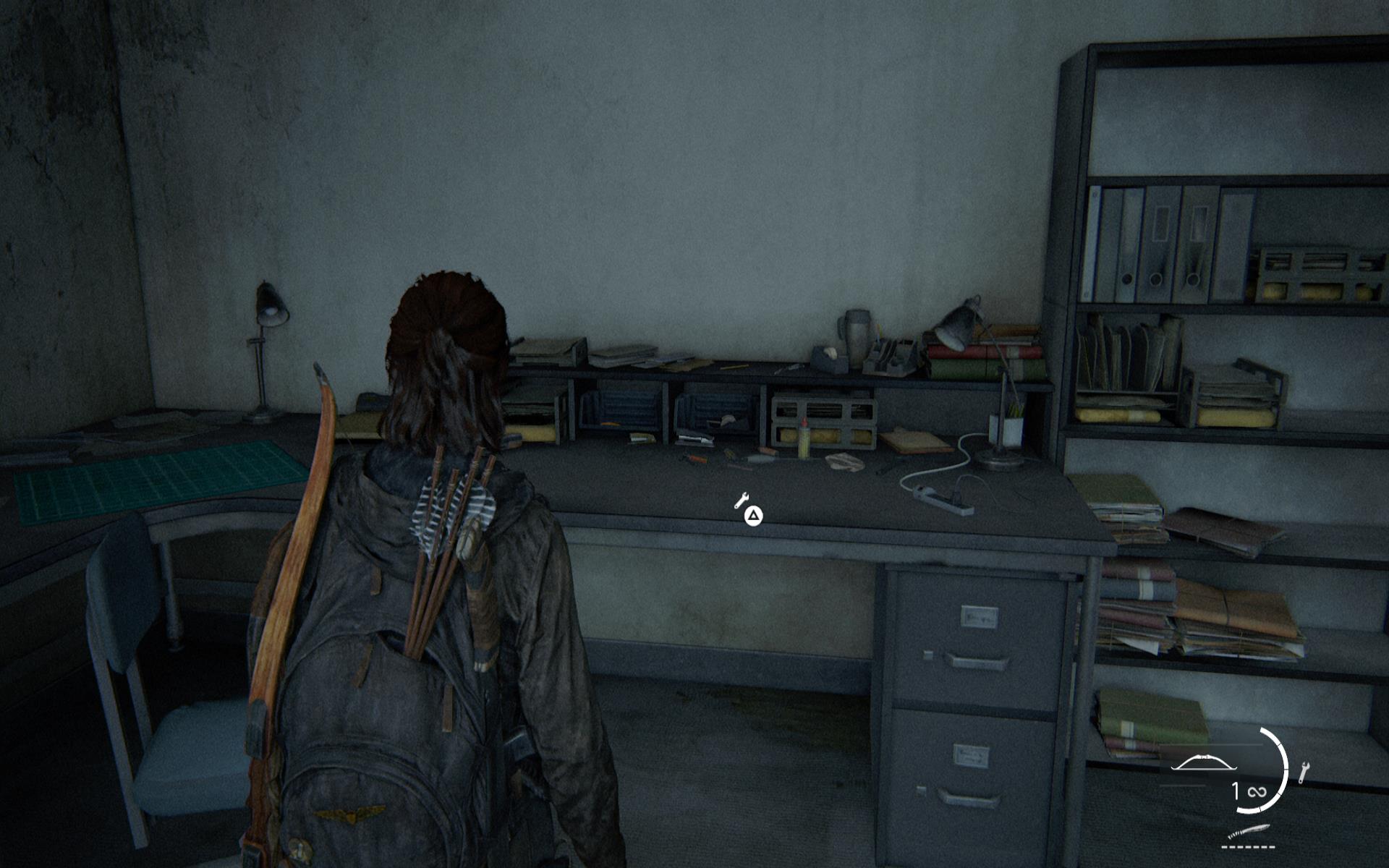
Task: Click the wrench icon beside the health arc
Action: 1304,773
